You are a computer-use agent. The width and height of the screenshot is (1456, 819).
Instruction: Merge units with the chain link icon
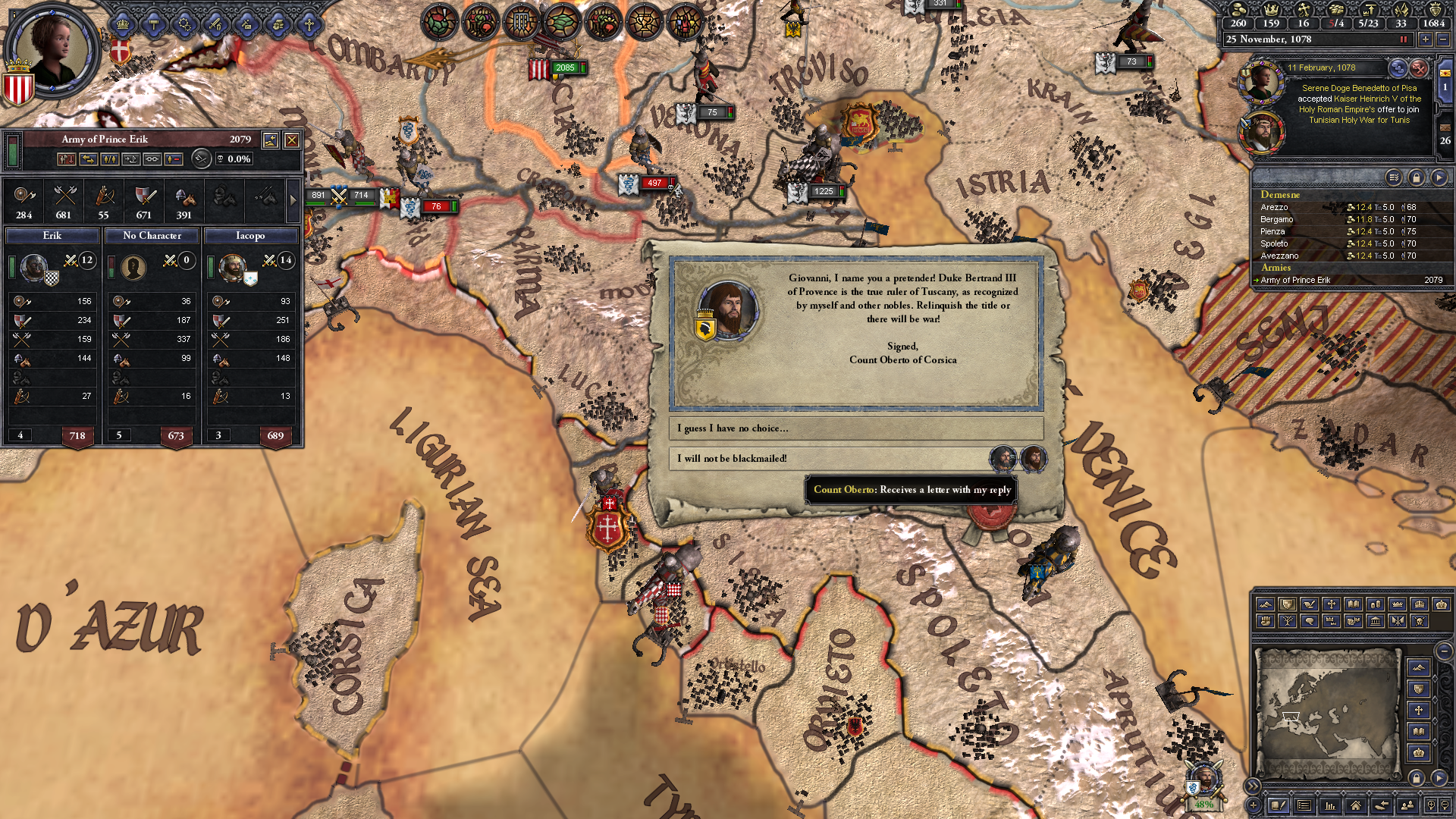coord(152,159)
